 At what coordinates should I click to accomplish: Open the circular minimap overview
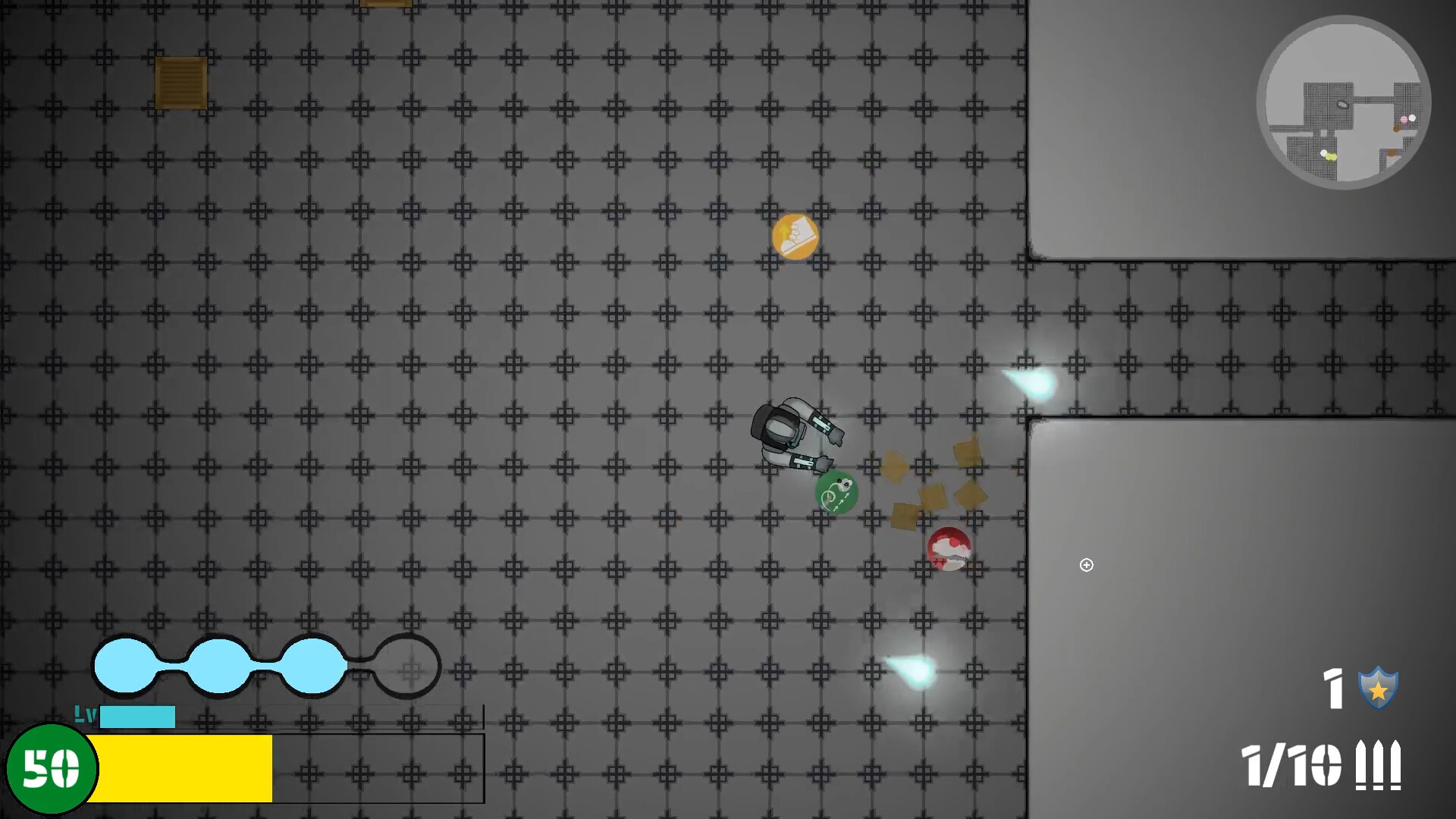[x=1344, y=102]
